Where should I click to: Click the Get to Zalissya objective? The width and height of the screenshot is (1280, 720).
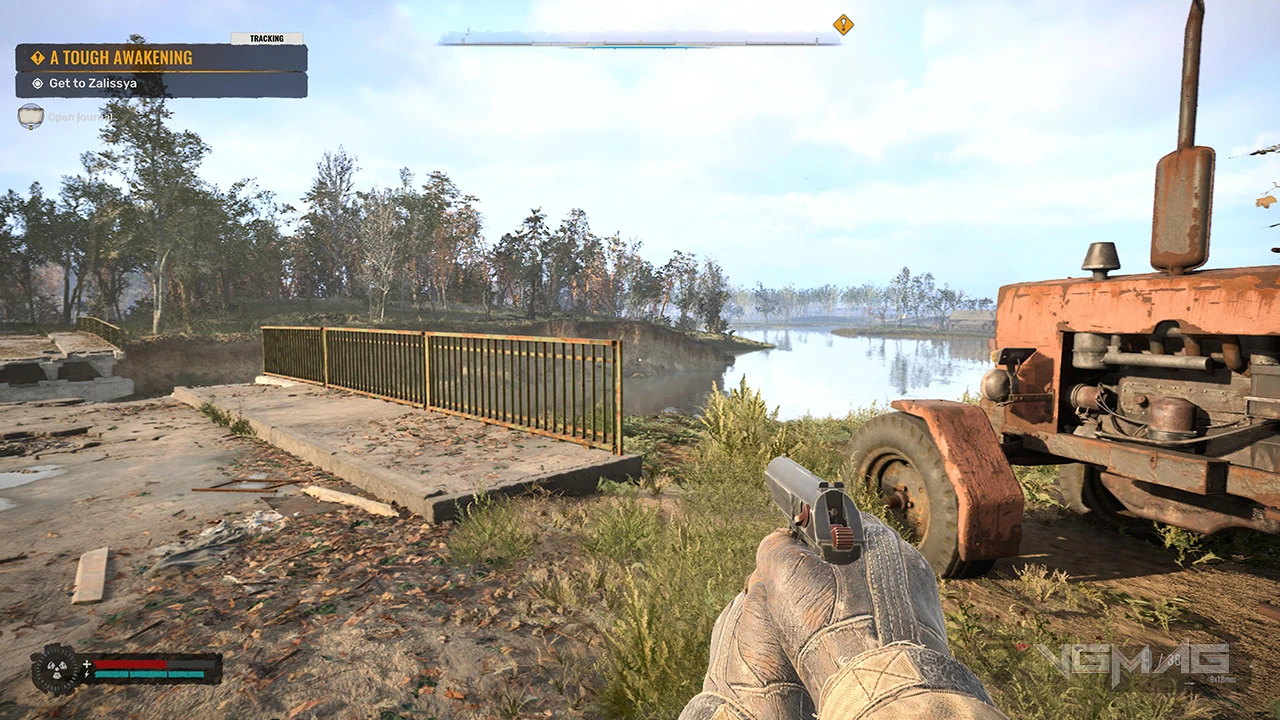[160, 84]
